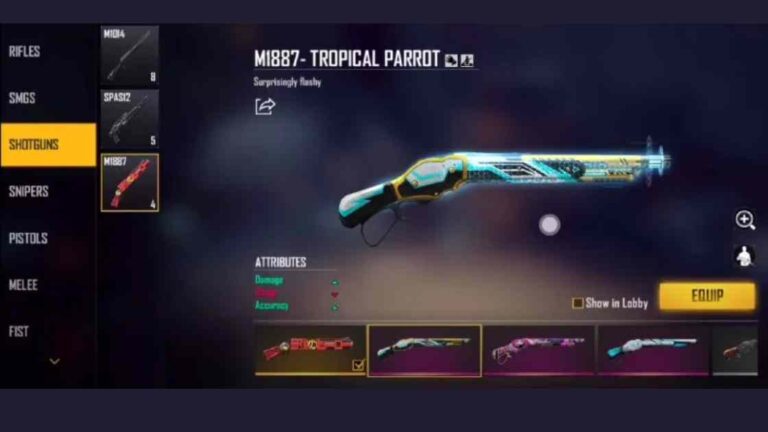Open the Fist category
768x432 pixels.
19,331
